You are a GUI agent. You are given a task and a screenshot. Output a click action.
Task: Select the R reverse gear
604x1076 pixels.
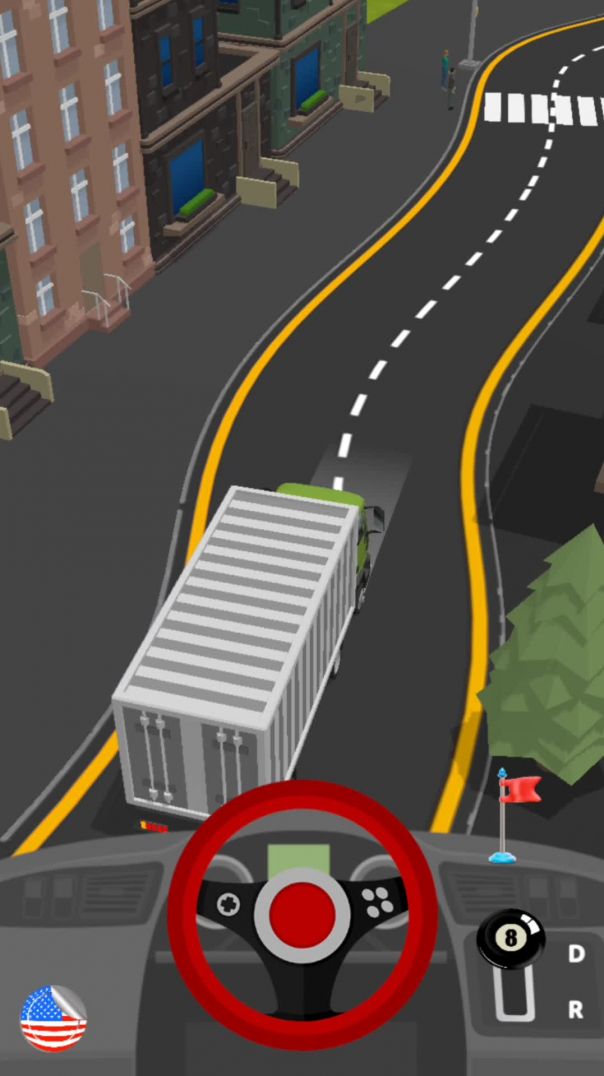pos(576,1010)
